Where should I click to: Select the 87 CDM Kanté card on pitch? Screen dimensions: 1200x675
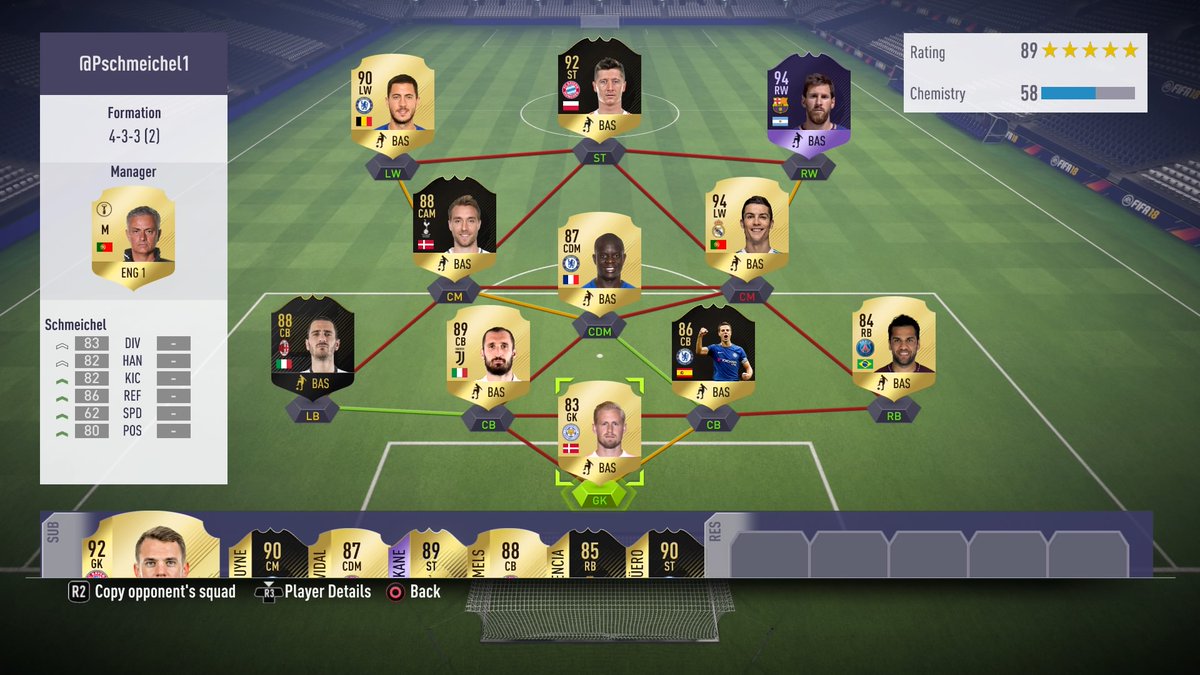click(x=599, y=260)
